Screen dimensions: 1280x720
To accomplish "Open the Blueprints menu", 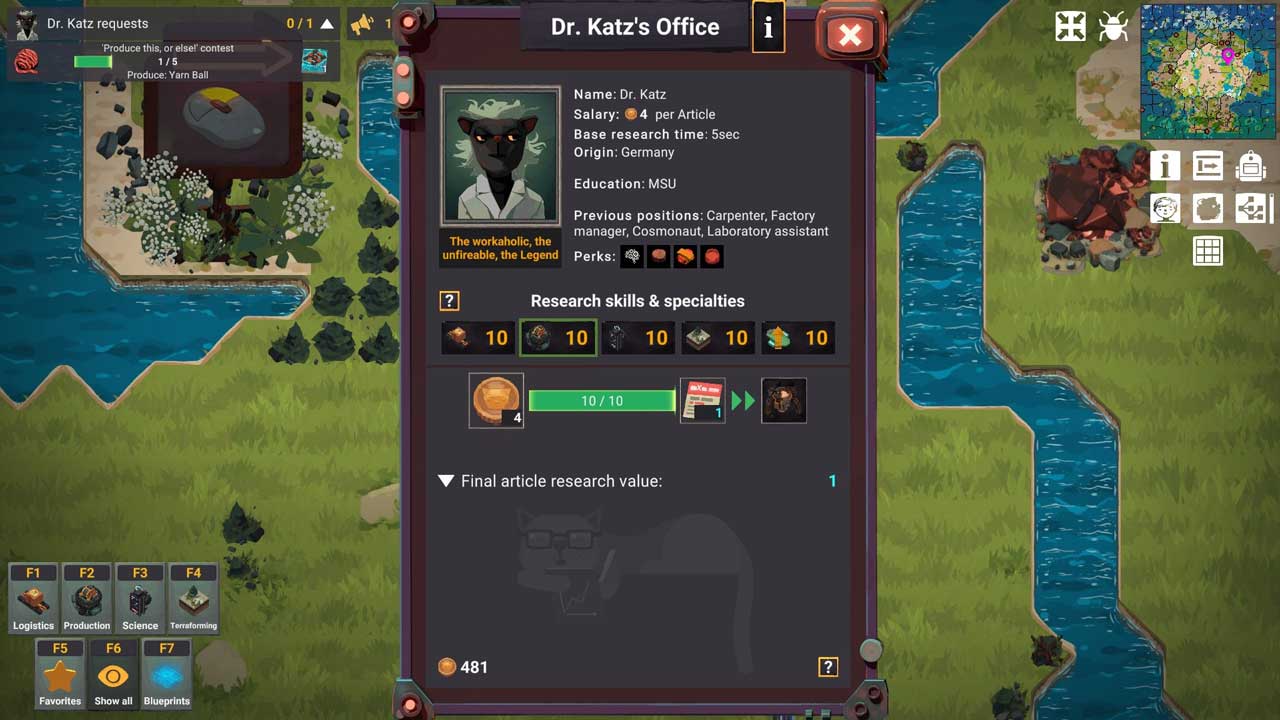I will [x=167, y=674].
